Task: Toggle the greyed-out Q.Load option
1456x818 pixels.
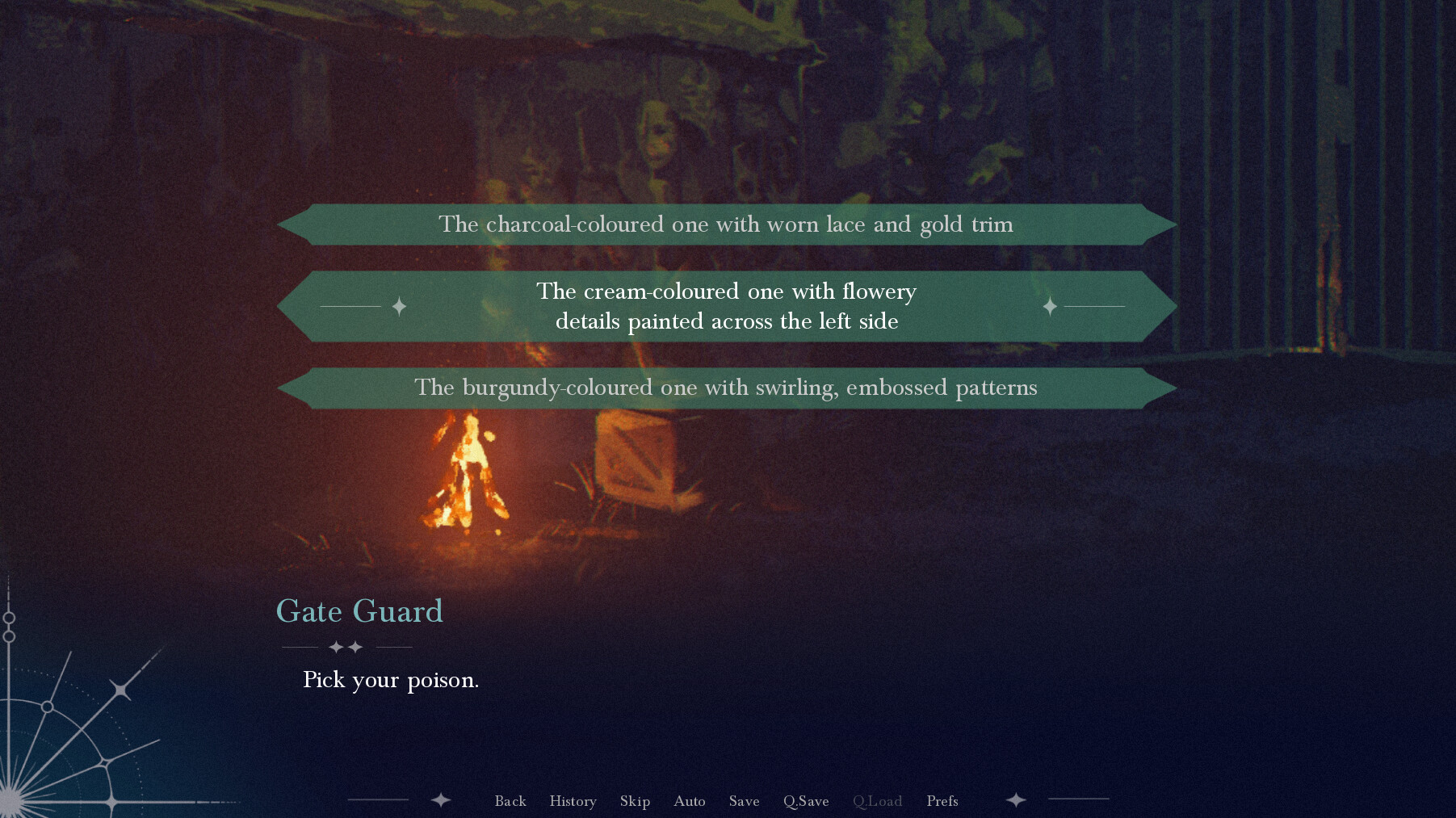Action: point(878,800)
